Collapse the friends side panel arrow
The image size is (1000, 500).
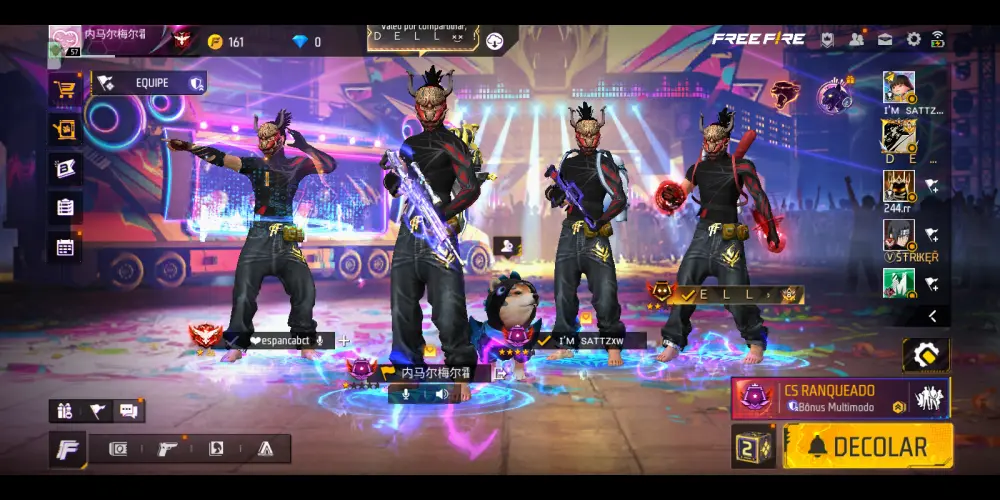(932, 316)
